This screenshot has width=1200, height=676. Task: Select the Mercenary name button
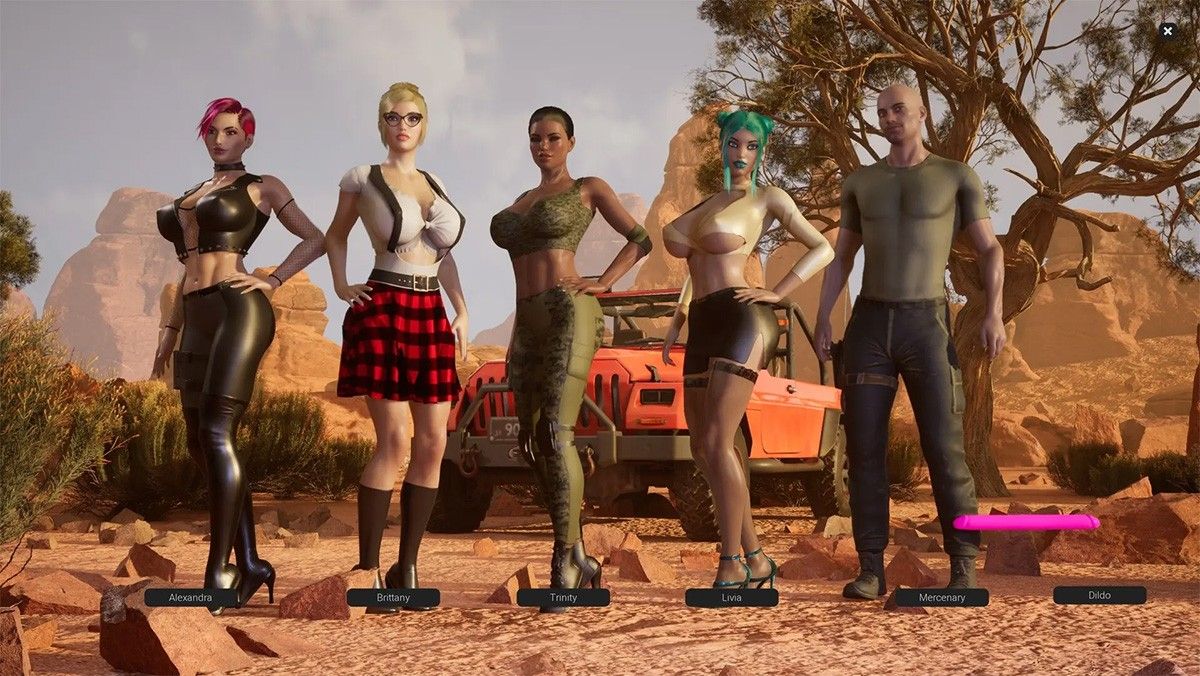click(942, 597)
